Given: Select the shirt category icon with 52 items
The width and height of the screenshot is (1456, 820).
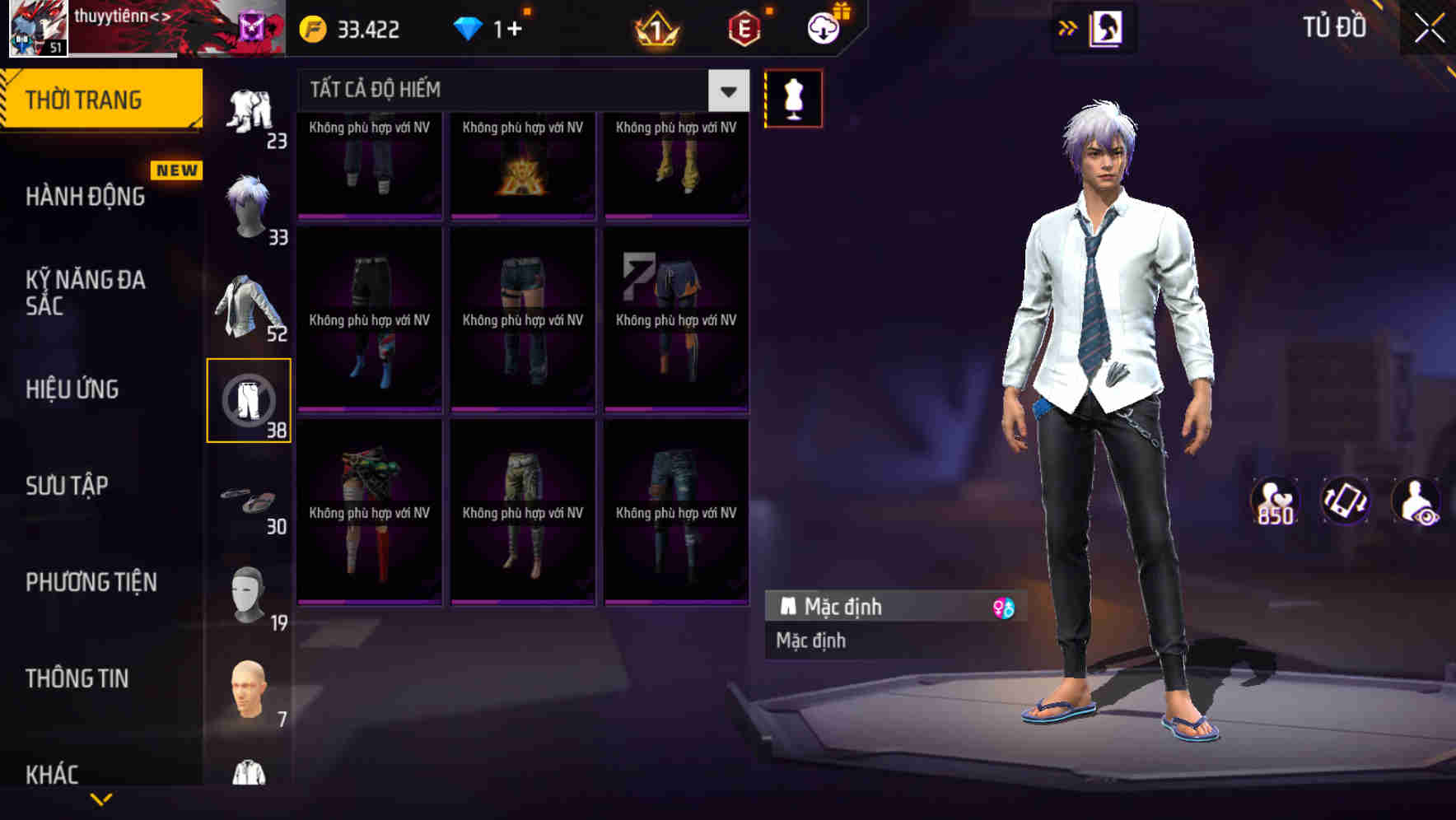Looking at the screenshot, I should coord(250,301).
